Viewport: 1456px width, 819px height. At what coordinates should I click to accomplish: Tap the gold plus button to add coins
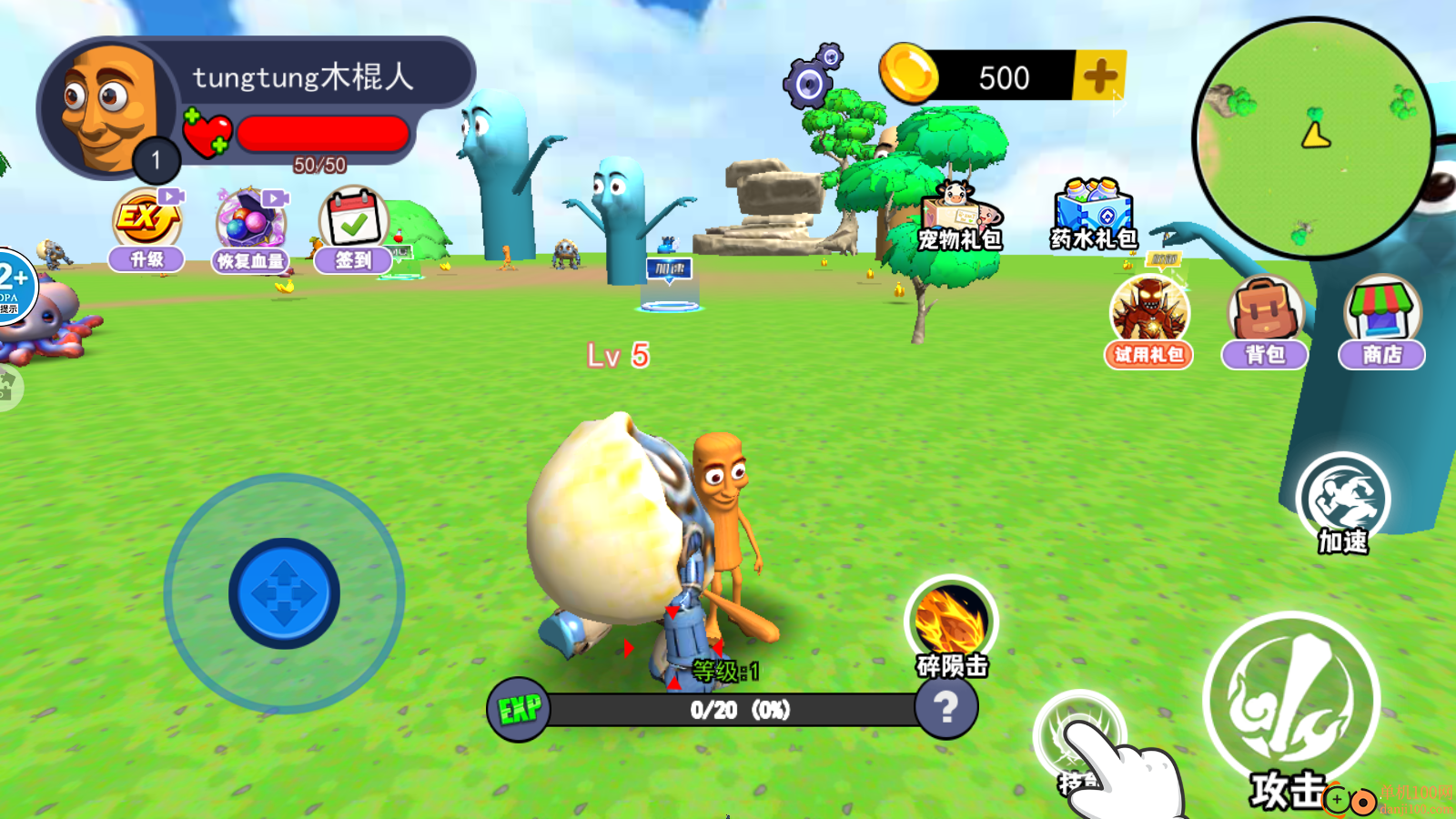[x=1100, y=76]
